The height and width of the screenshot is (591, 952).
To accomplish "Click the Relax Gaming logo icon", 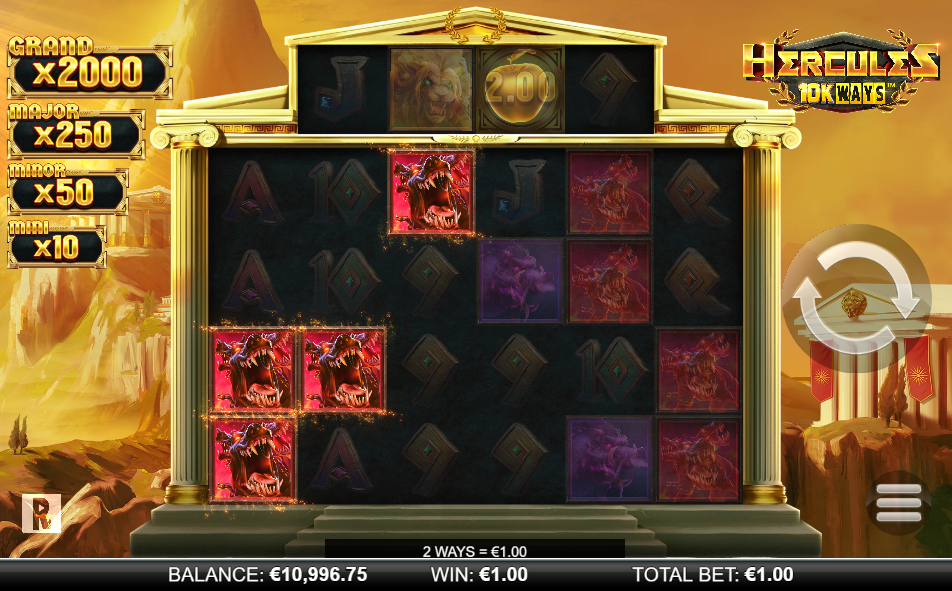I will (42, 513).
